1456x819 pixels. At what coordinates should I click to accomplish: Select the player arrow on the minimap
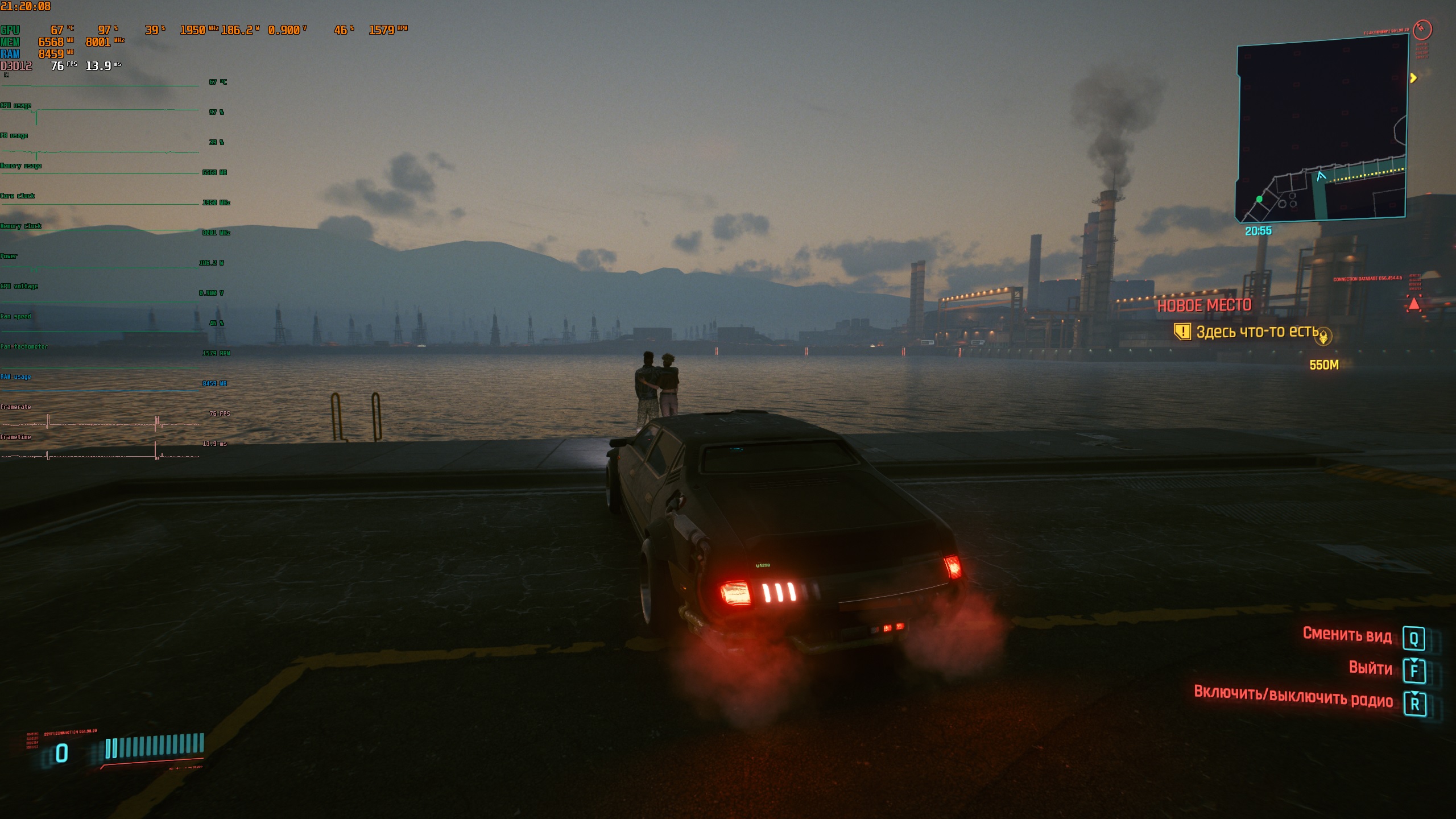coord(1321,176)
